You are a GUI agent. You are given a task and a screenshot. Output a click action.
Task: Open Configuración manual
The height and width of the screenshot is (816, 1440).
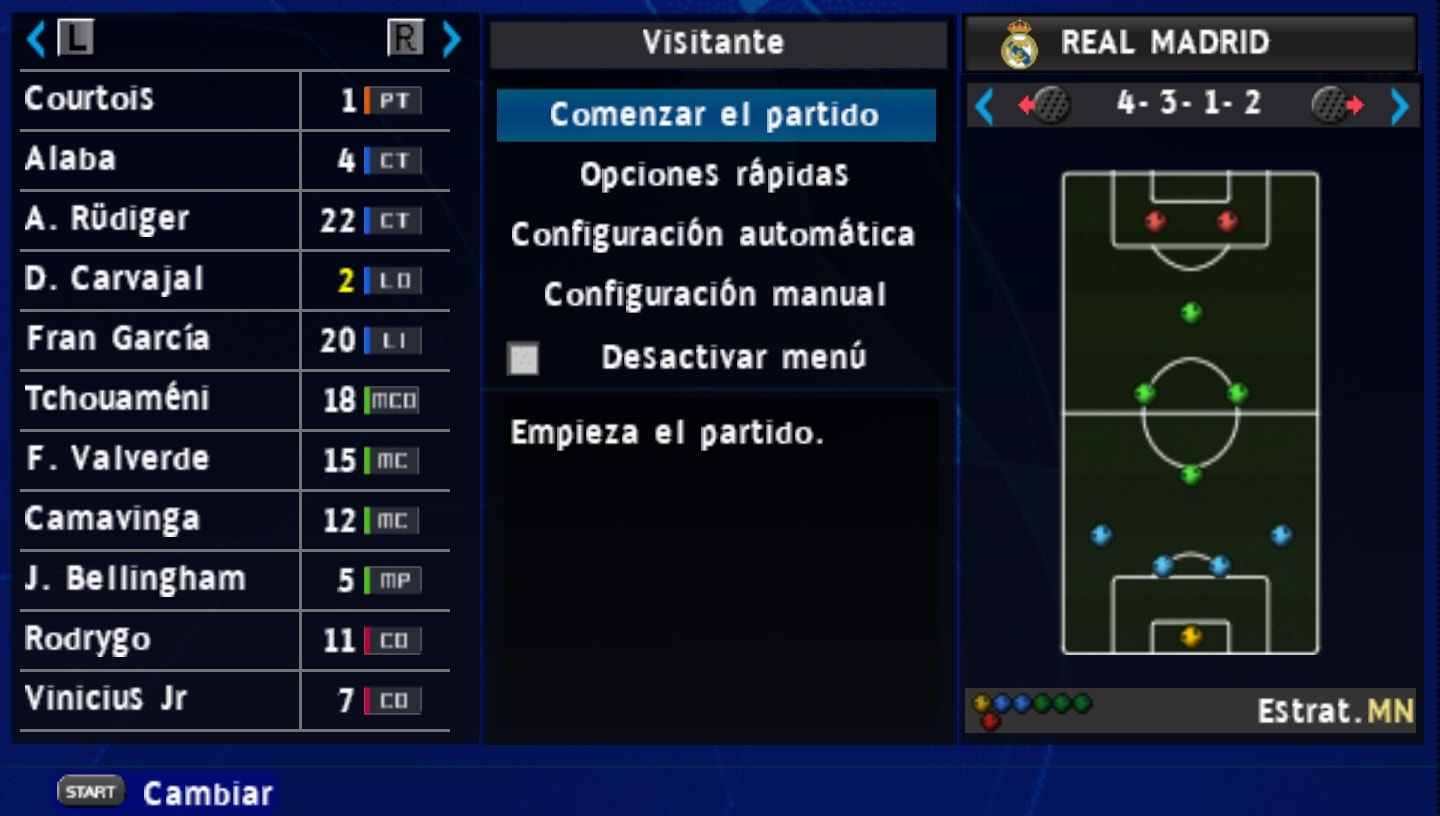click(714, 294)
